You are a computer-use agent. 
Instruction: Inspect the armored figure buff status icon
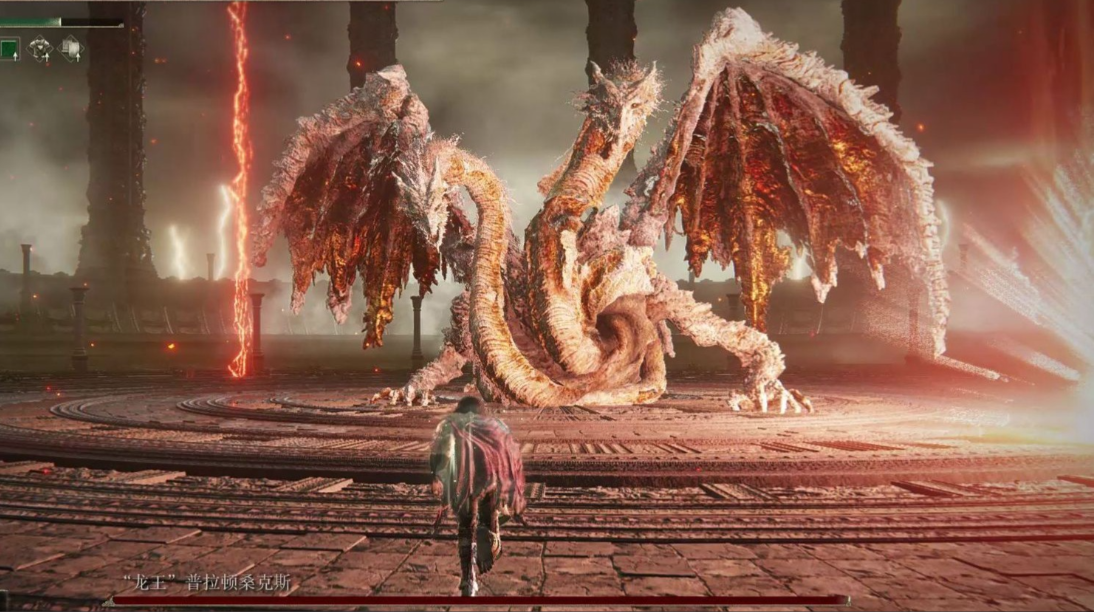click(41, 48)
